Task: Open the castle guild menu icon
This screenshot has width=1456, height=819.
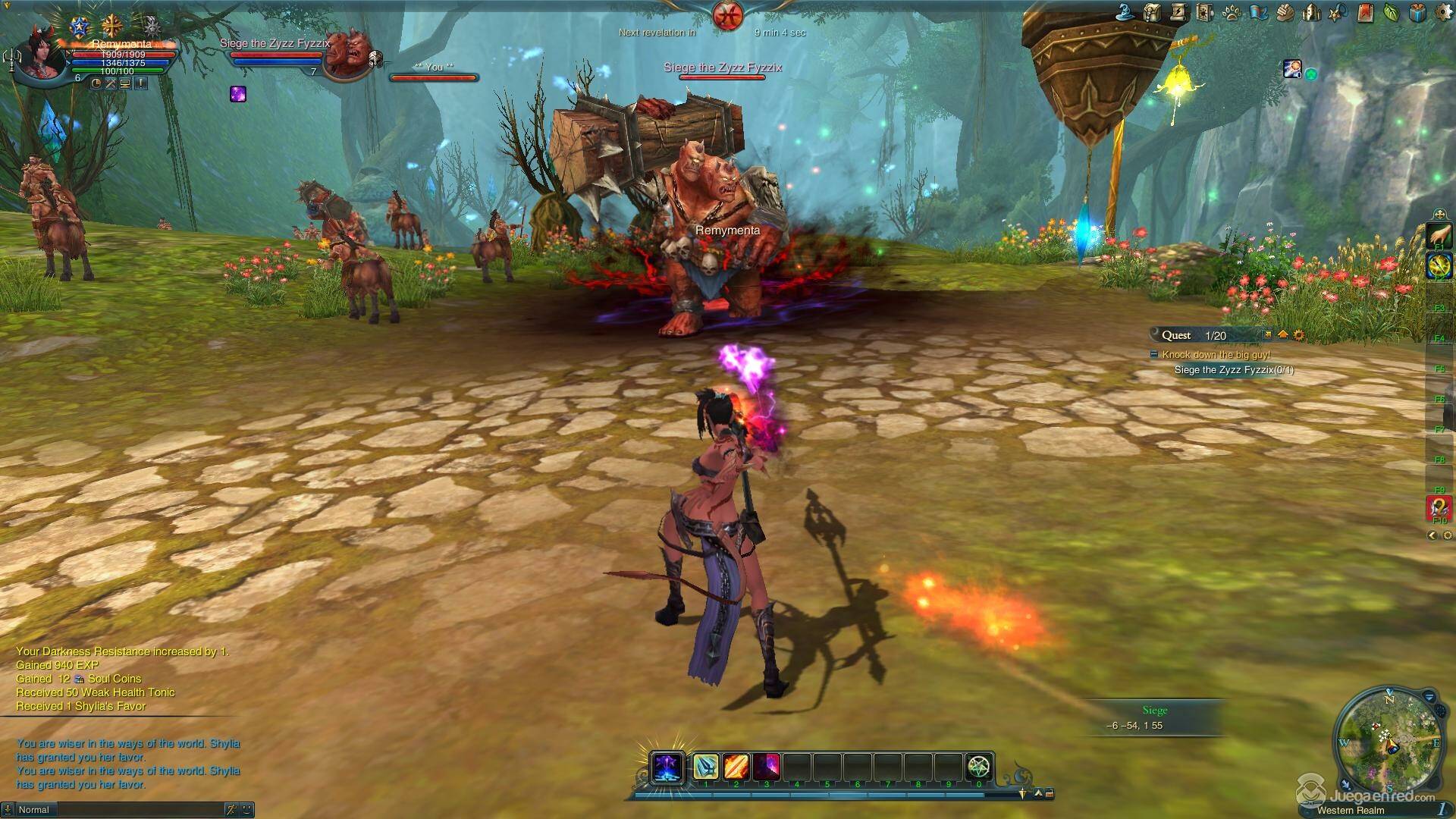Action: tap(1311, 12)
